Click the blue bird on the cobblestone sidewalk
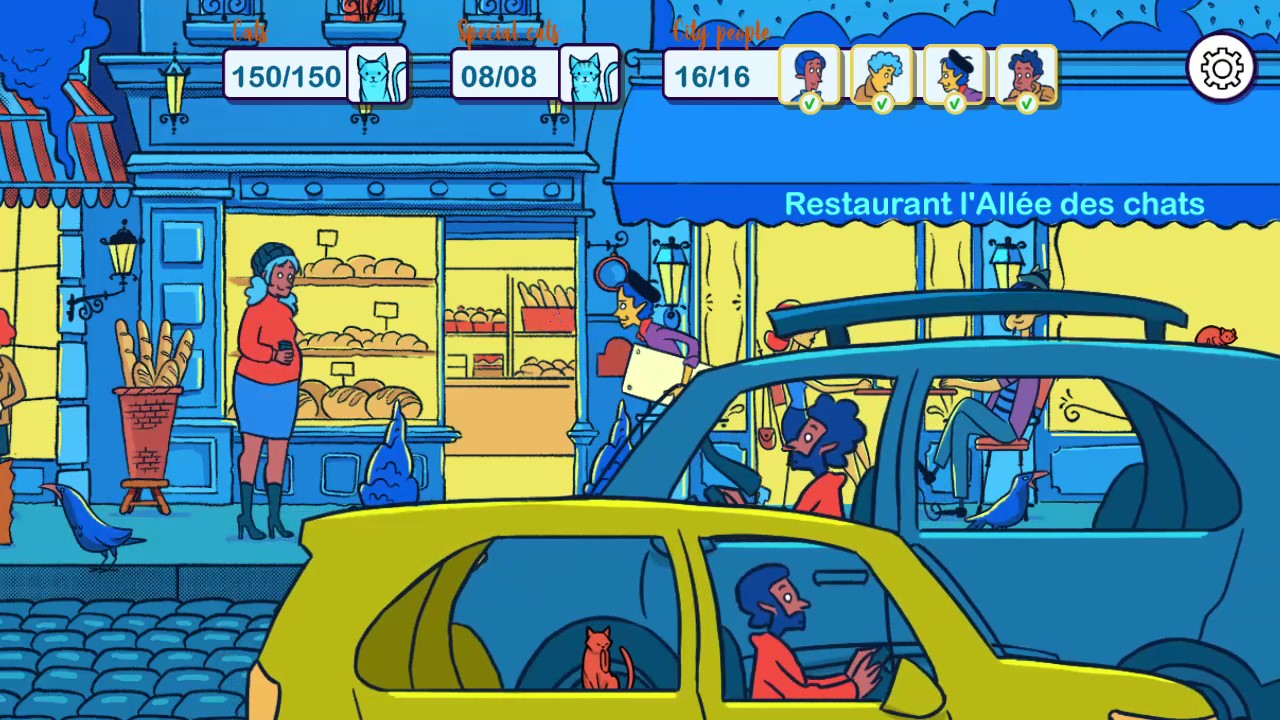The width and height of the screenshot is (1280, 720). pyautogui.click(x=90, y=525)
